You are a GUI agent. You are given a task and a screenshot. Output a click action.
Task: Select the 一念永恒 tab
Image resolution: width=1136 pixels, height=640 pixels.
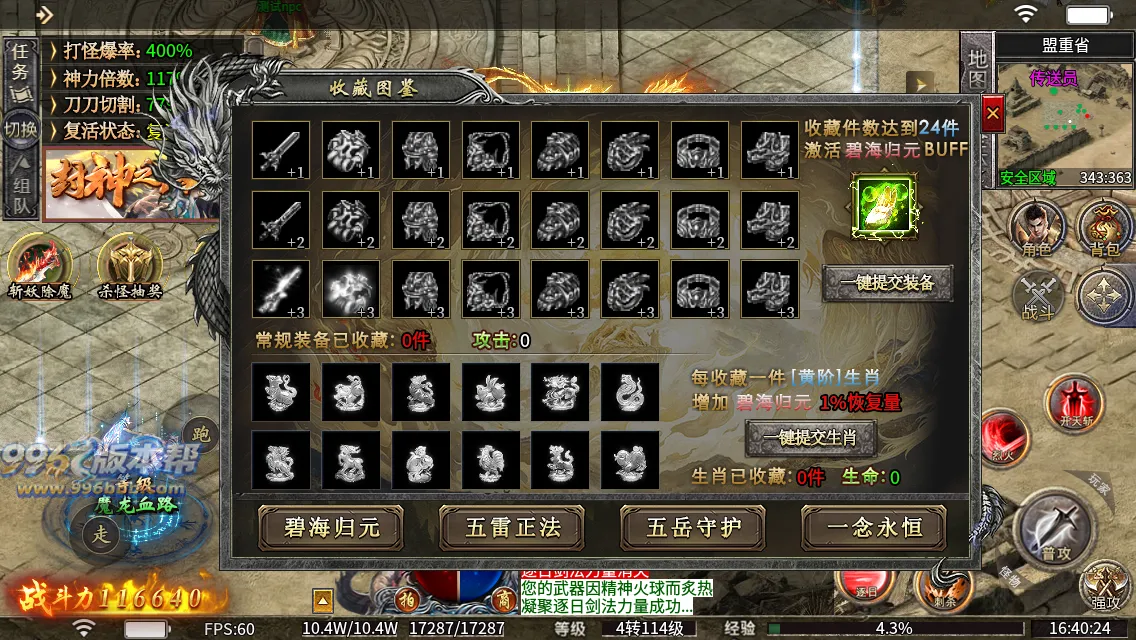click(874, 527)
